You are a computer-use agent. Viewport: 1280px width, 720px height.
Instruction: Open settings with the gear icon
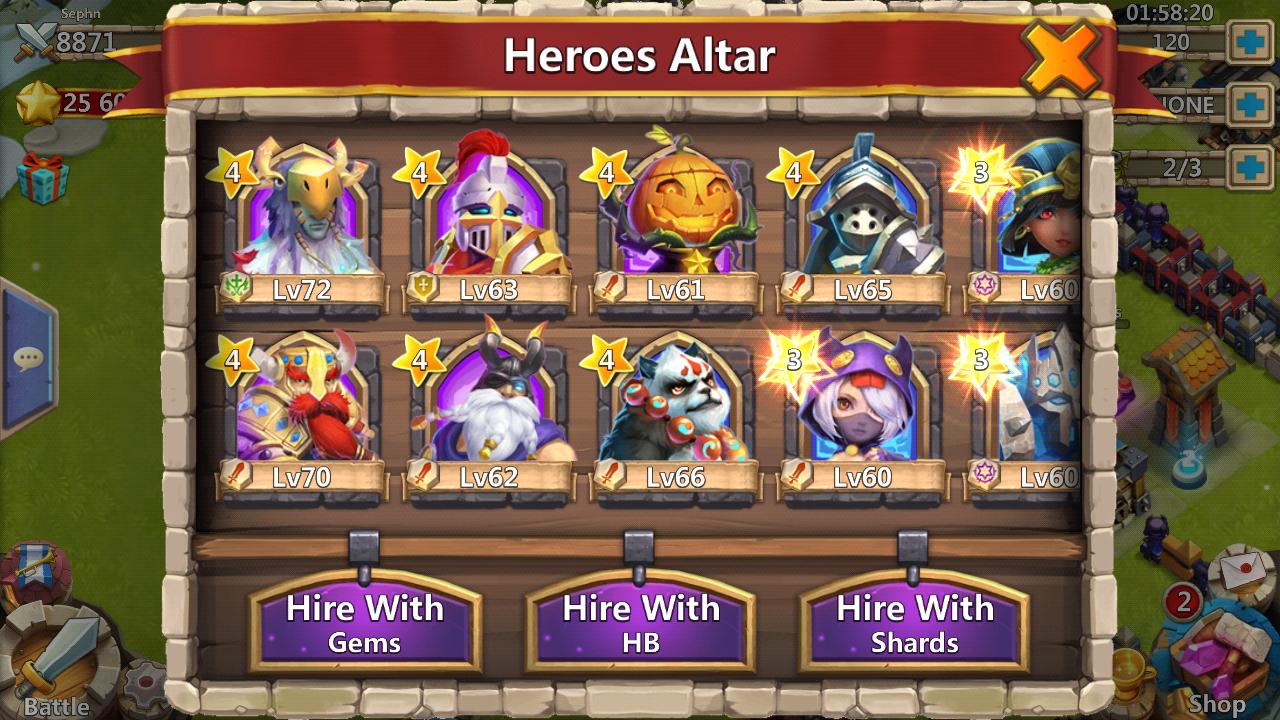(146, 686)
